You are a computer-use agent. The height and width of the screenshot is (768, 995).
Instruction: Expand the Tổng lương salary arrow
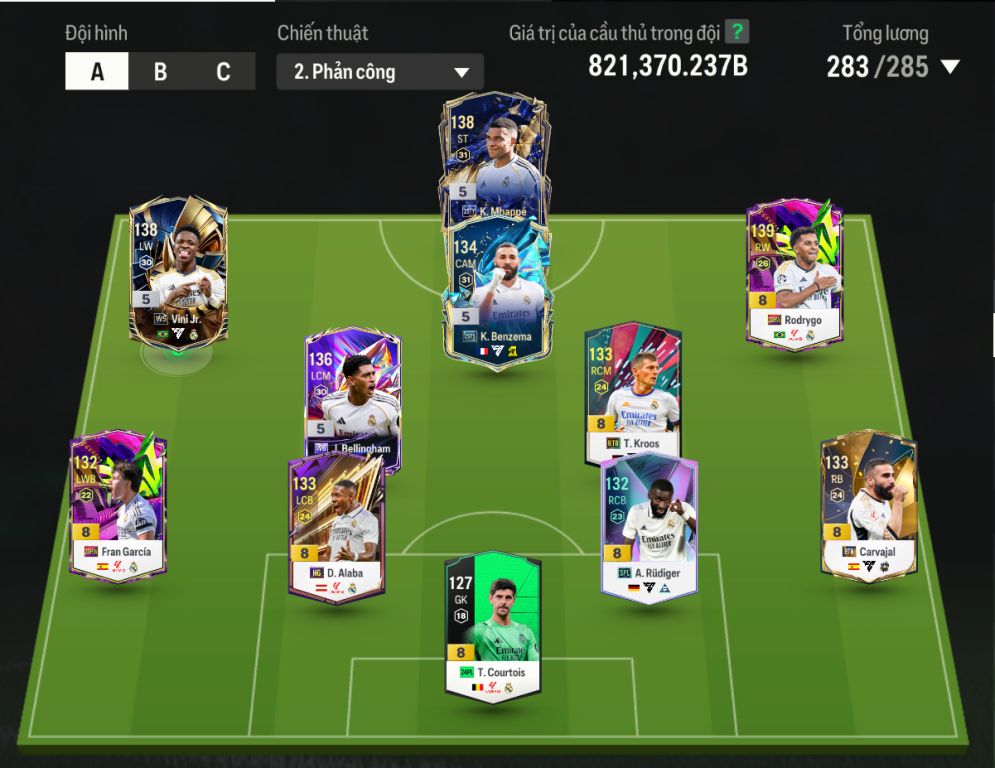click(950, 68)
